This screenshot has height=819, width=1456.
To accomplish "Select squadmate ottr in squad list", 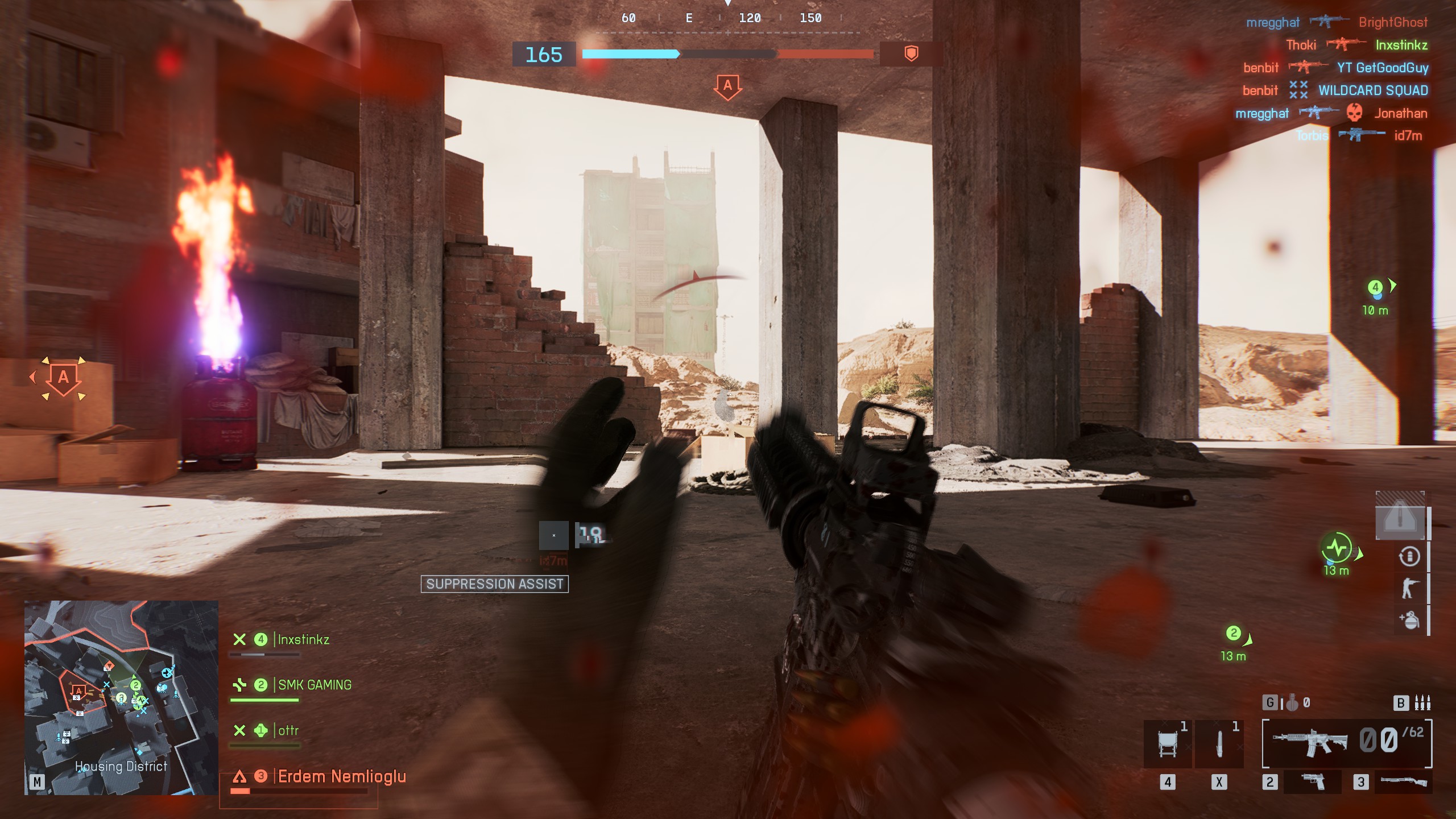I will [288, 731].
